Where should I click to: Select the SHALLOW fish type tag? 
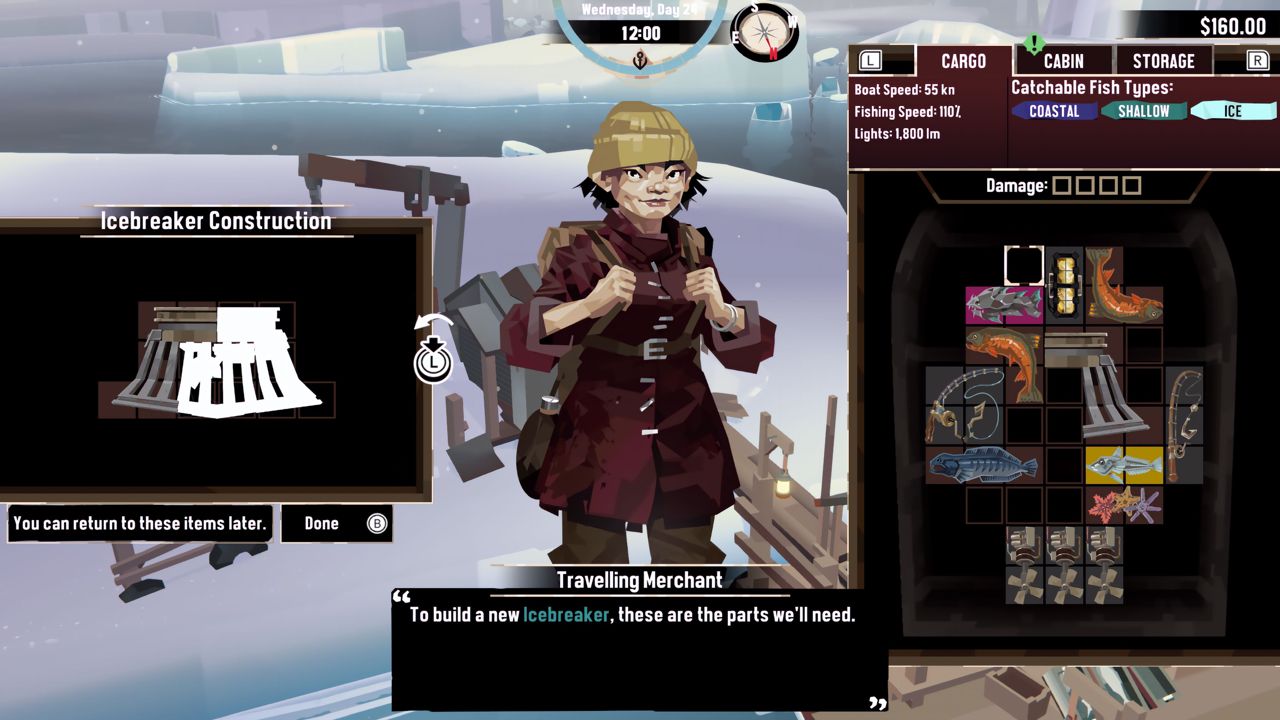pyautogui.click(x=1143, y=111)
